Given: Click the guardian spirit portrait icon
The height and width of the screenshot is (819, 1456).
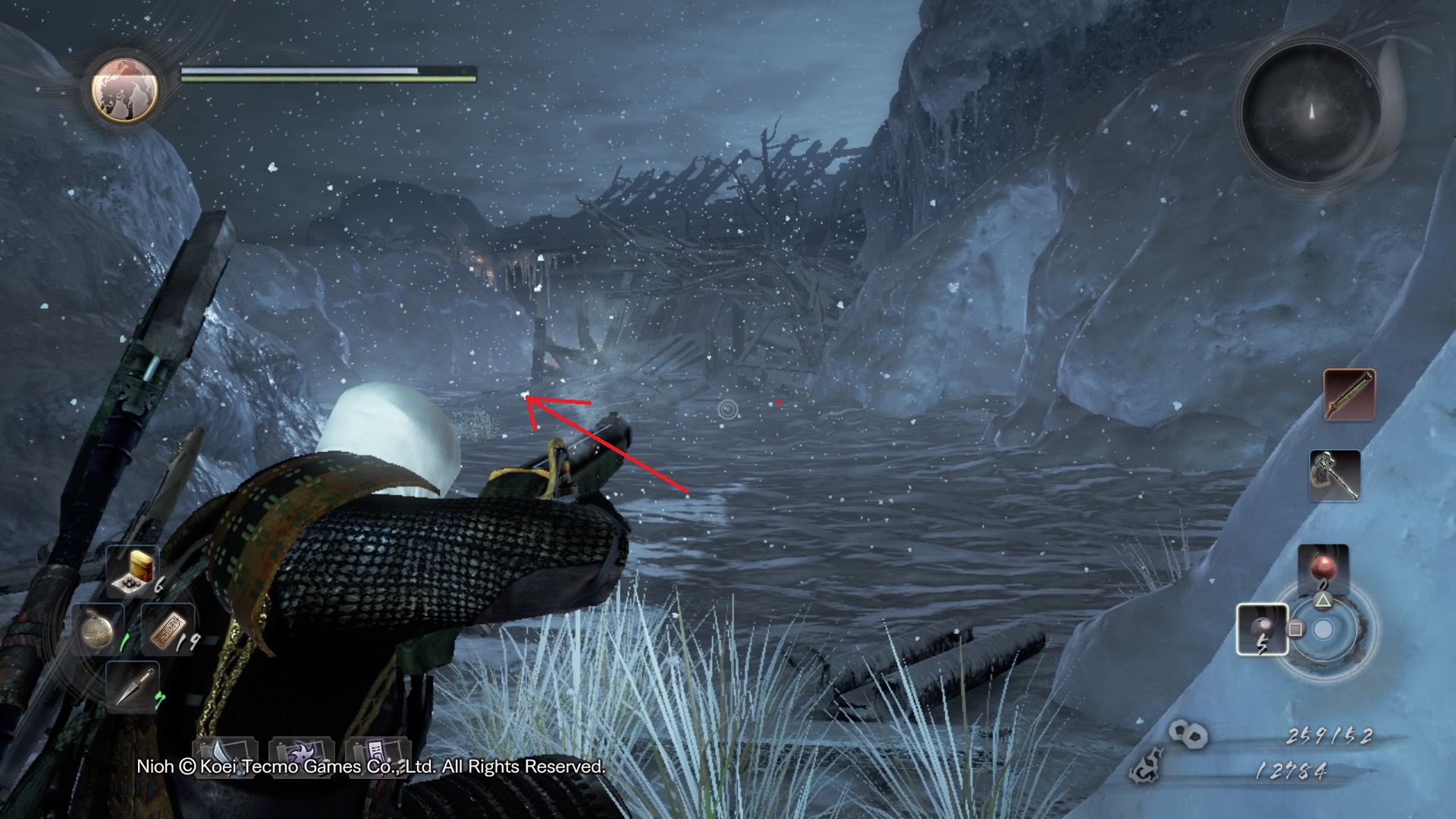Looking at the screenshot, I should pos(125,89).
